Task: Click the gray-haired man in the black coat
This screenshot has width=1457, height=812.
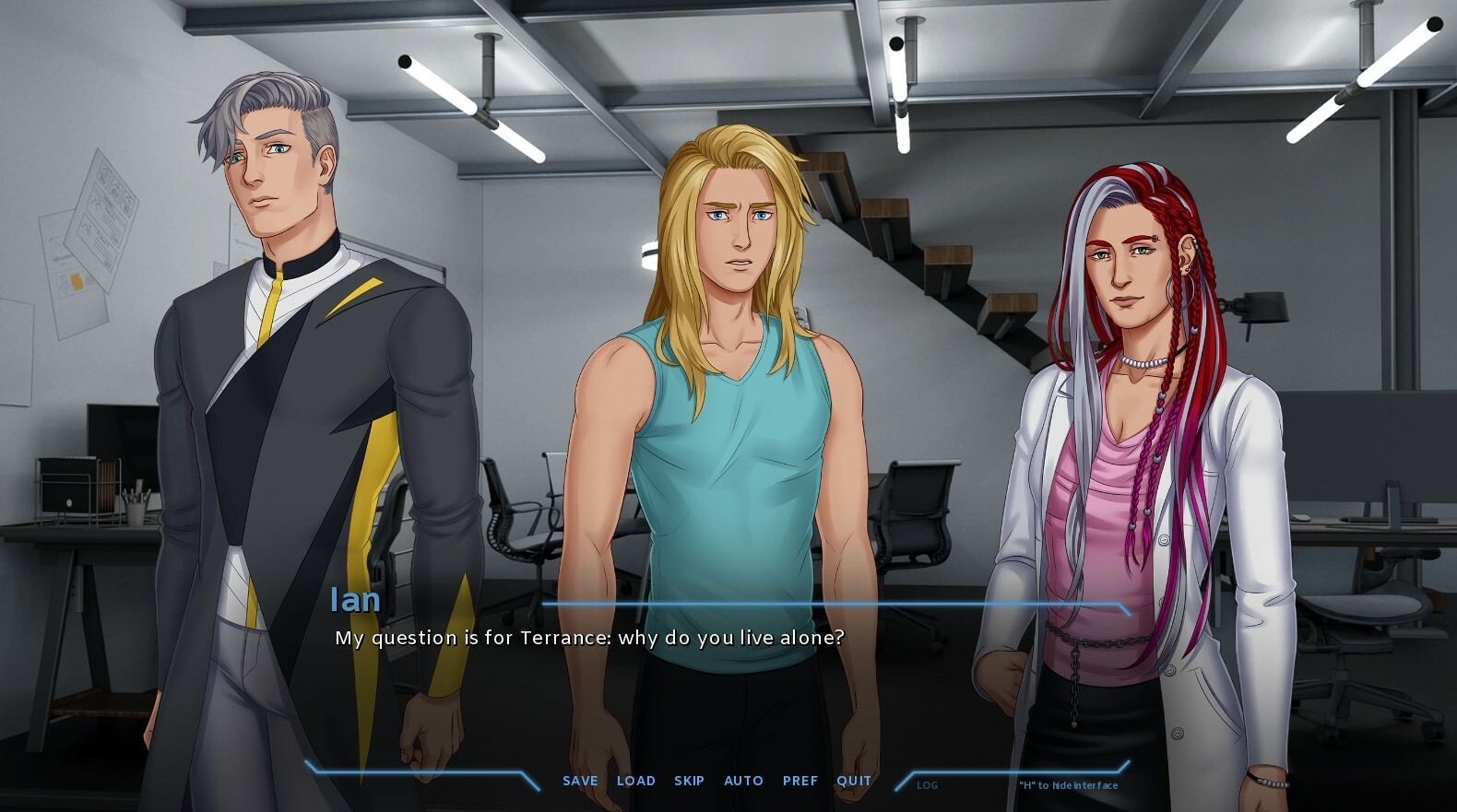Action: click(x=267, y=369)
